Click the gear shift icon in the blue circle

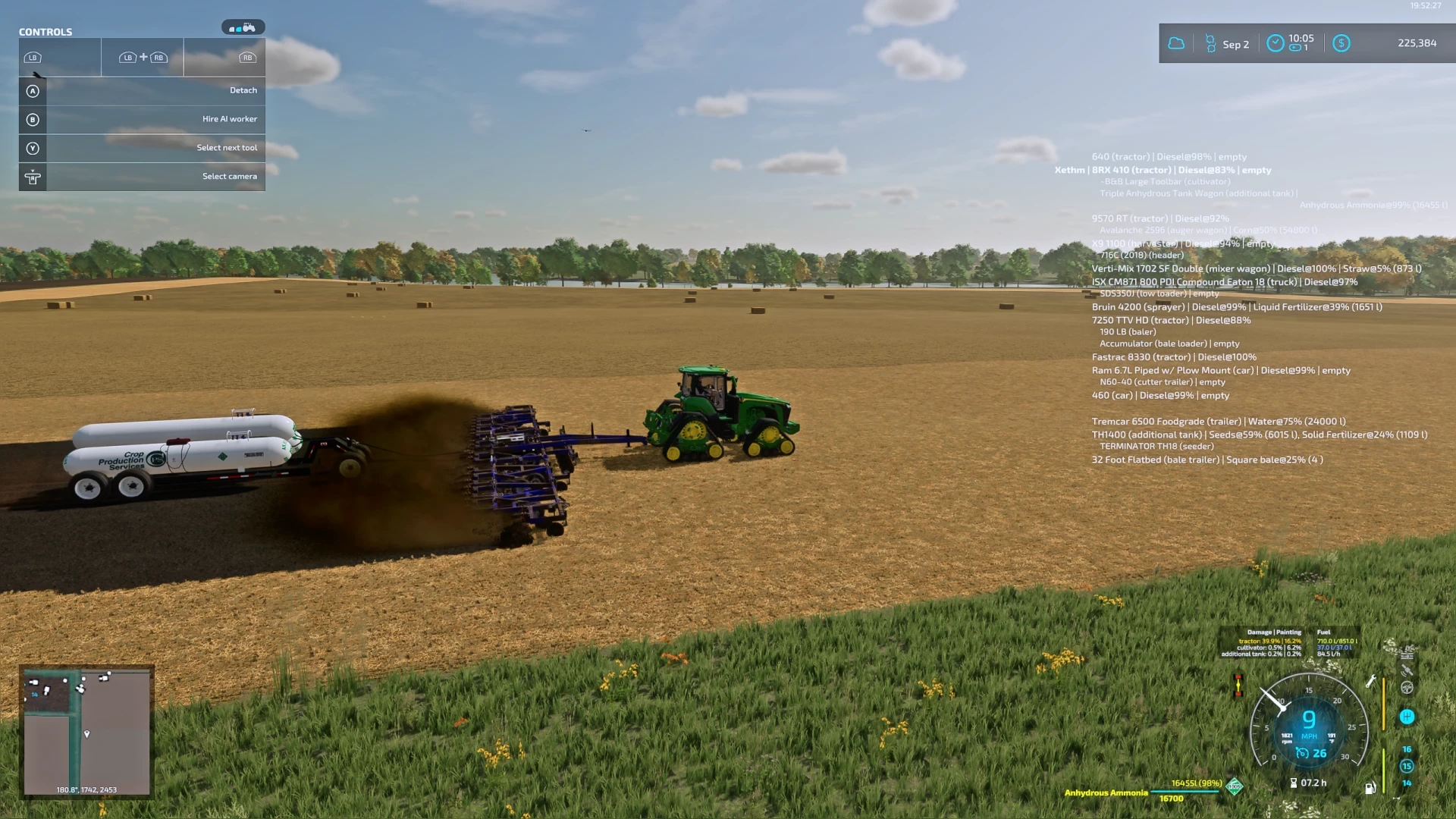[x=1407, y=717]
